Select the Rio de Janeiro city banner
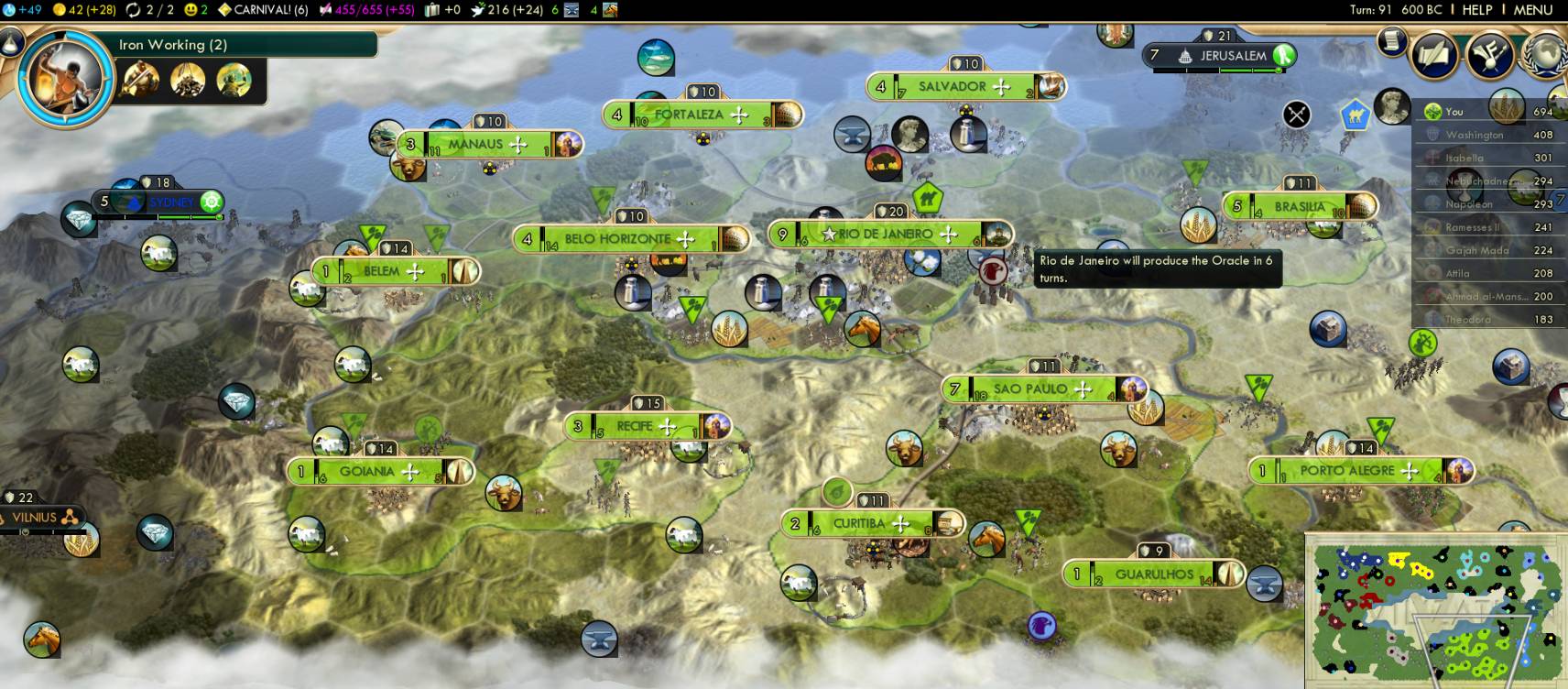This screenshot has width=1568, height=689. click(885, 235)
